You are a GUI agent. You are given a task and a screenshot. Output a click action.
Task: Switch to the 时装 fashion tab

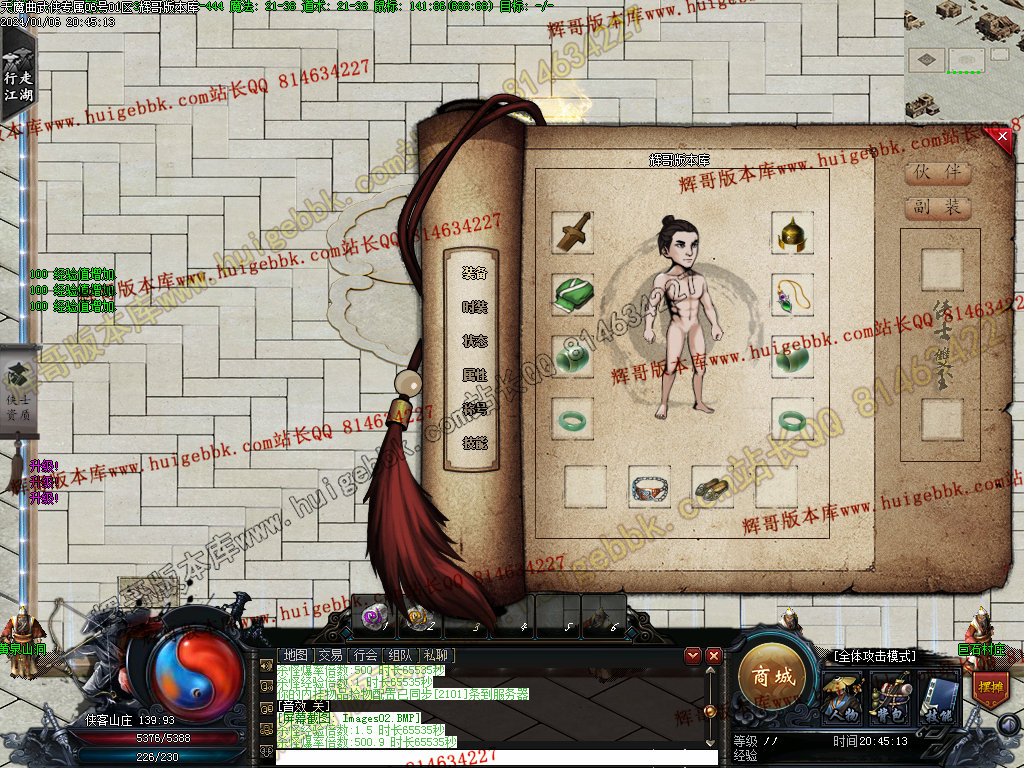pos(475,307)
